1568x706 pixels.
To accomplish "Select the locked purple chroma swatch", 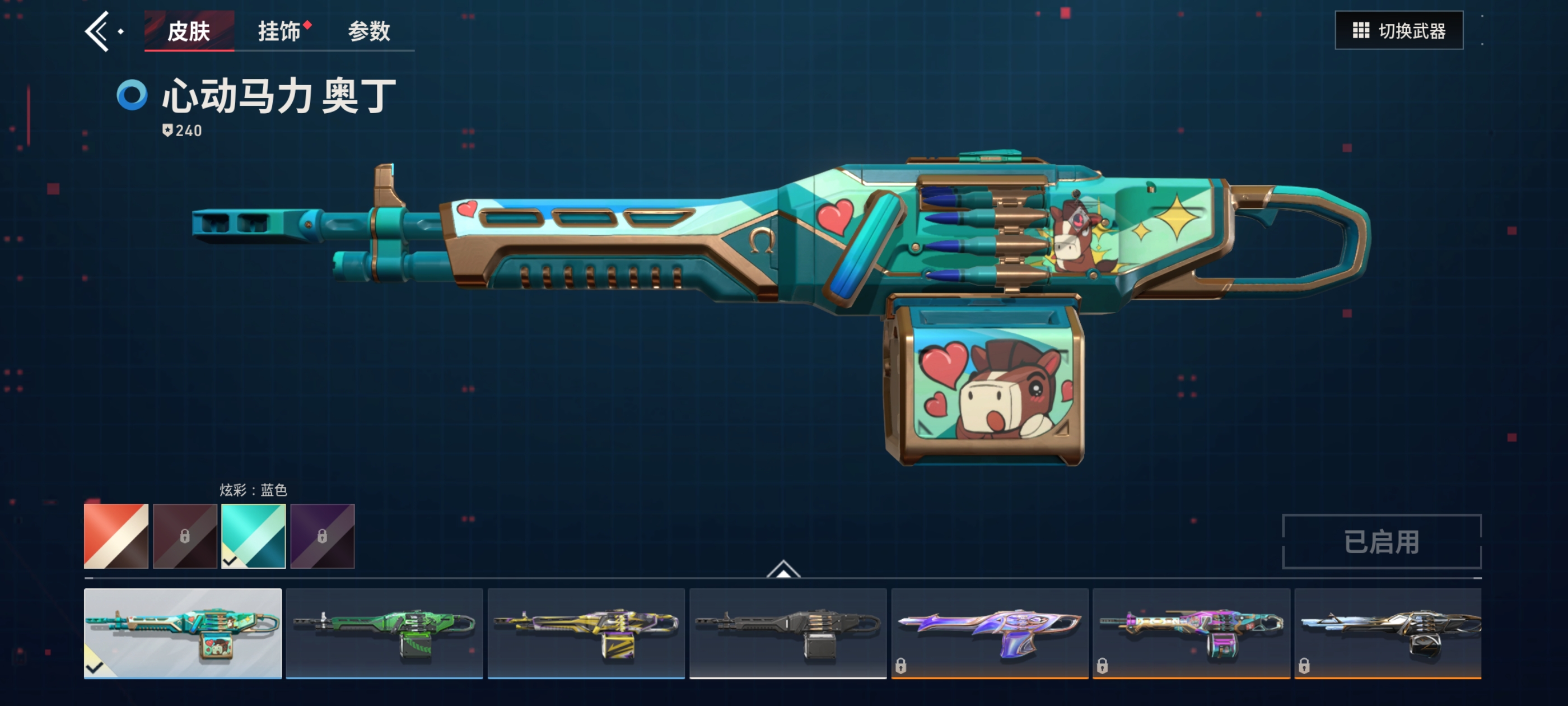I will pos(323,536).
